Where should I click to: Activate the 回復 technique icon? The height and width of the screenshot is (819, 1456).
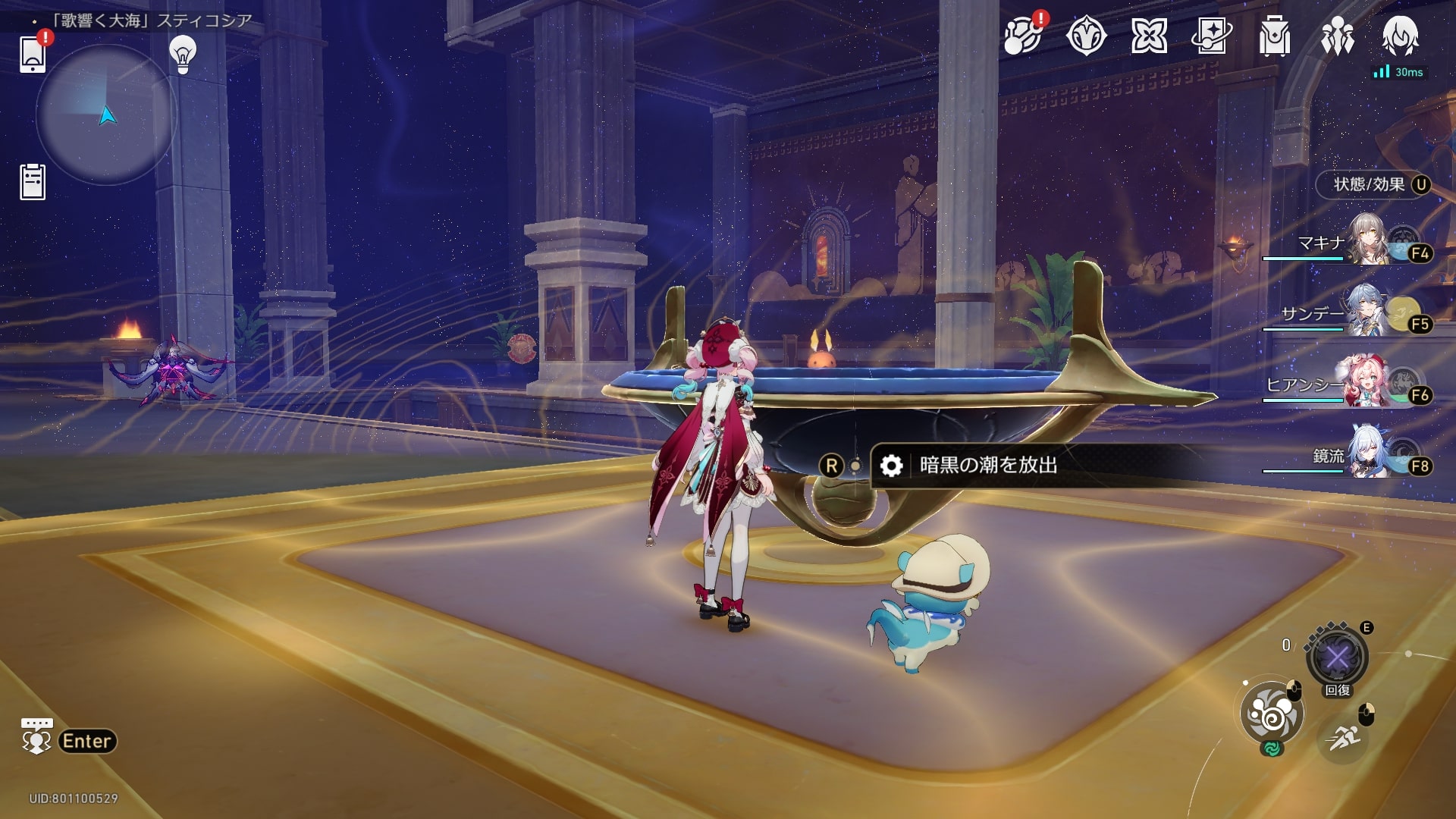1337,657
